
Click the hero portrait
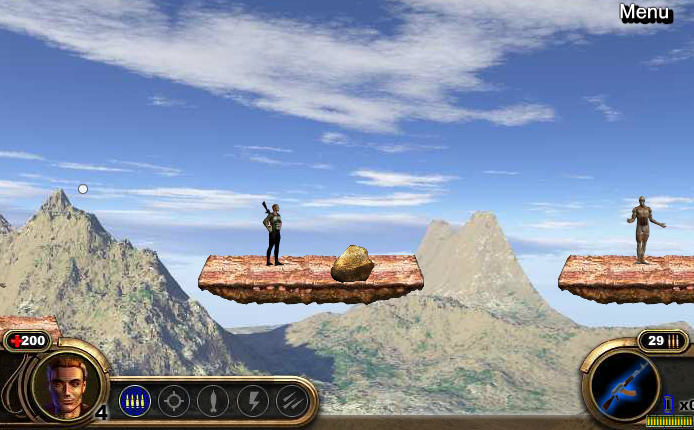point(68,384)
